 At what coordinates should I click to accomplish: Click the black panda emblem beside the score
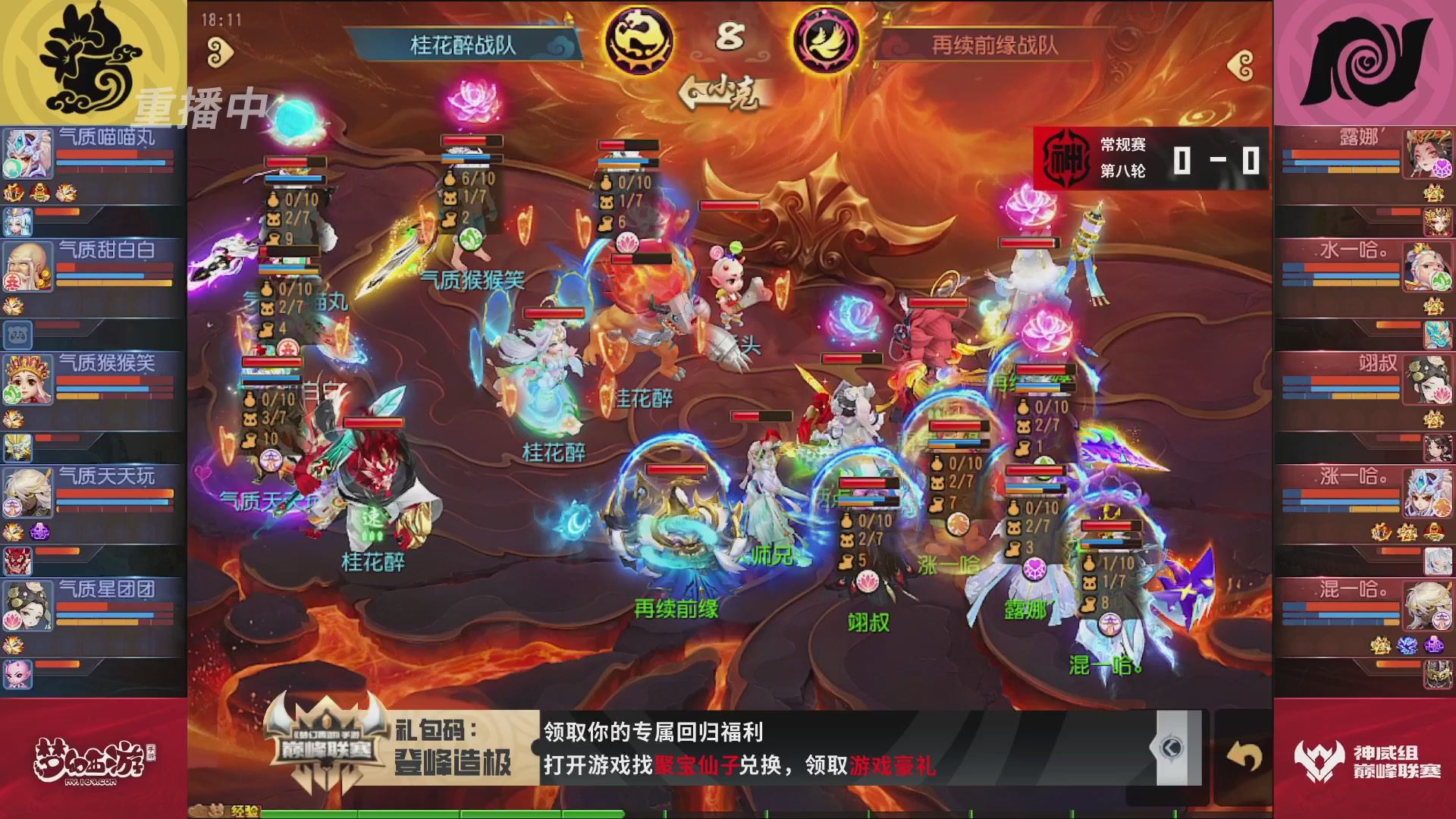(x=639, y=40)
